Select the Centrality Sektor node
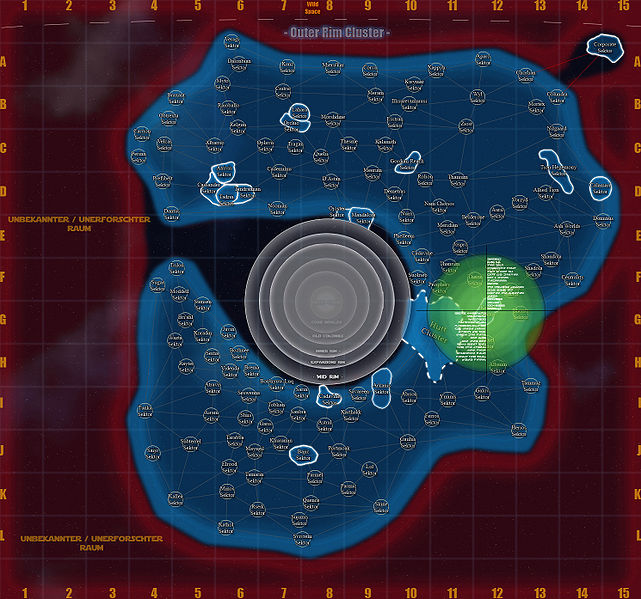 point(600,188)
